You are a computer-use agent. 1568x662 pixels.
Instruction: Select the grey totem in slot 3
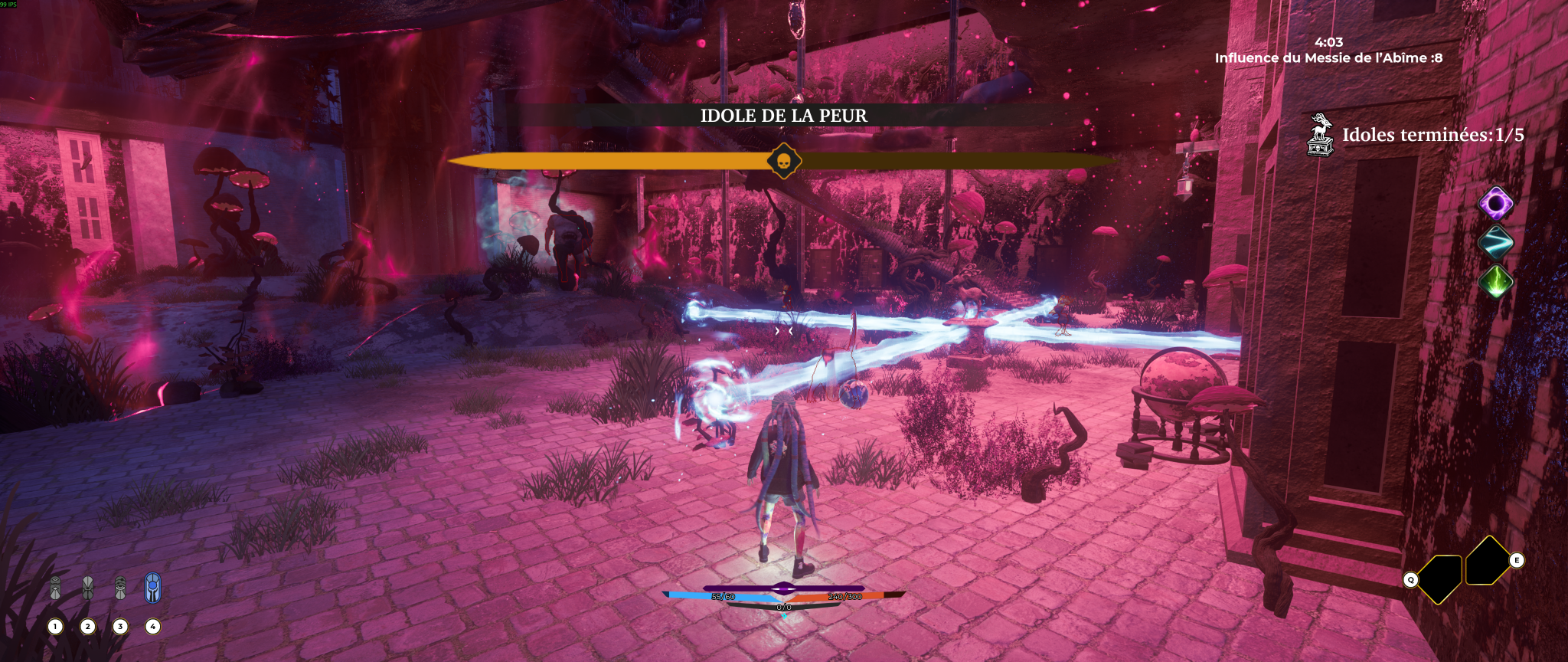(x=120, y=588)
